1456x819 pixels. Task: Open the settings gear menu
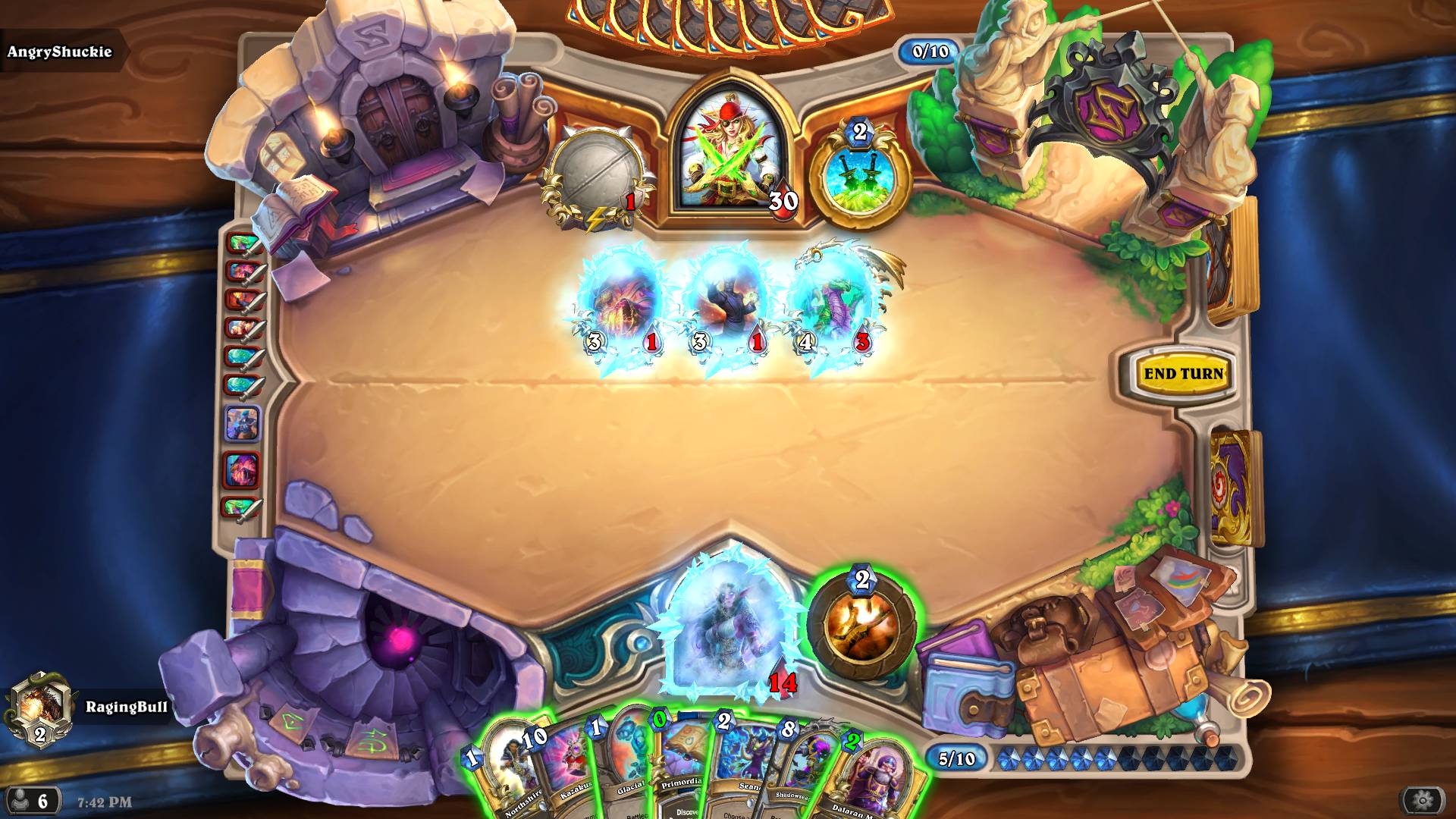click(1423, 799)
